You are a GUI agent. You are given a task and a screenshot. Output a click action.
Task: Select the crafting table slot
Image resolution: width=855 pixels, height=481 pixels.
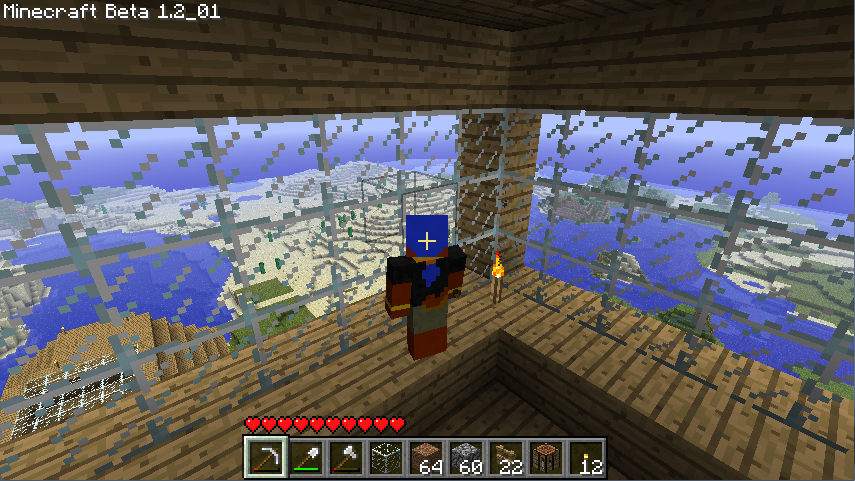545,458
